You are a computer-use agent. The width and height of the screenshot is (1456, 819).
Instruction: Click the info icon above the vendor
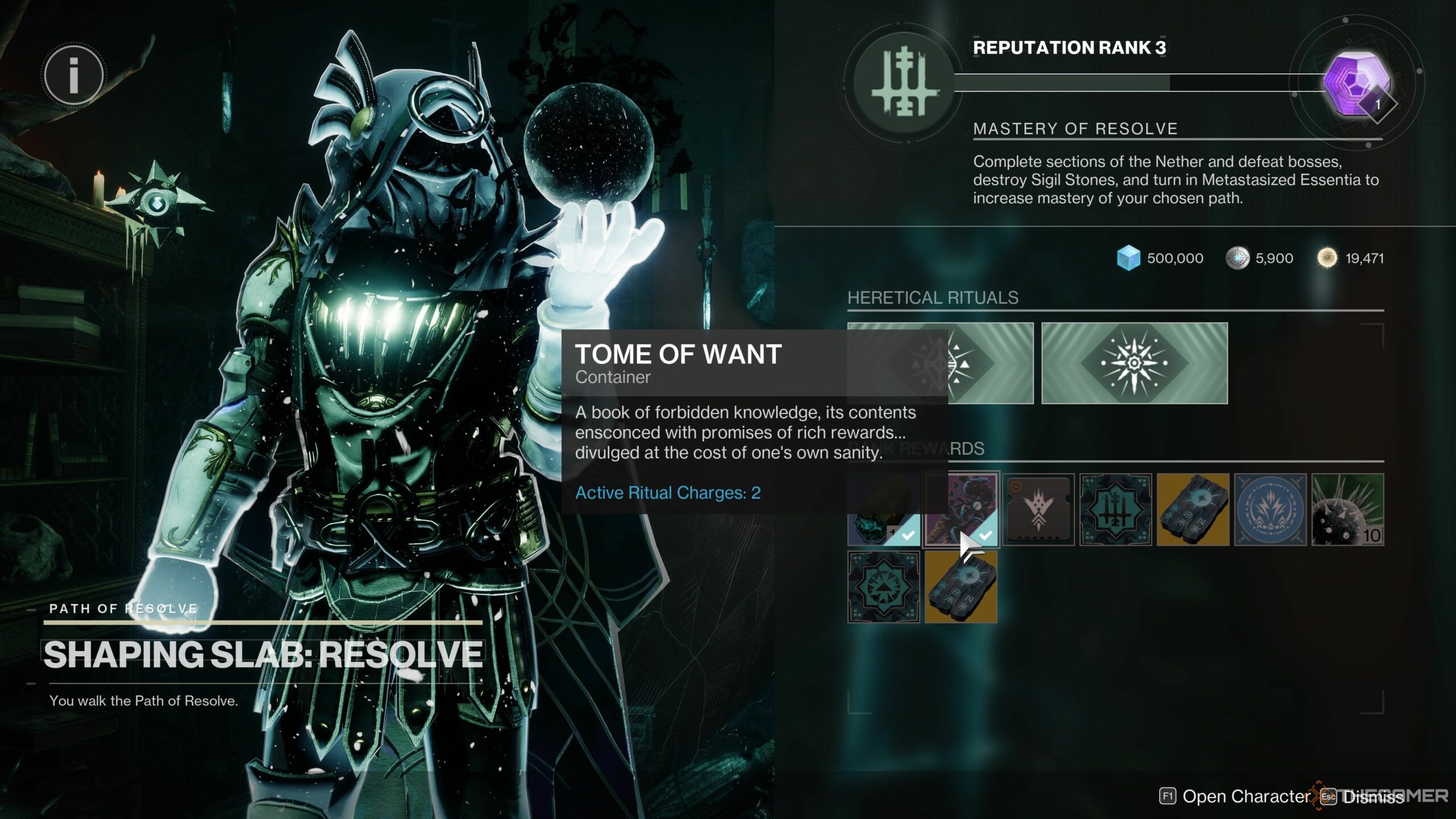coord(73,76)
